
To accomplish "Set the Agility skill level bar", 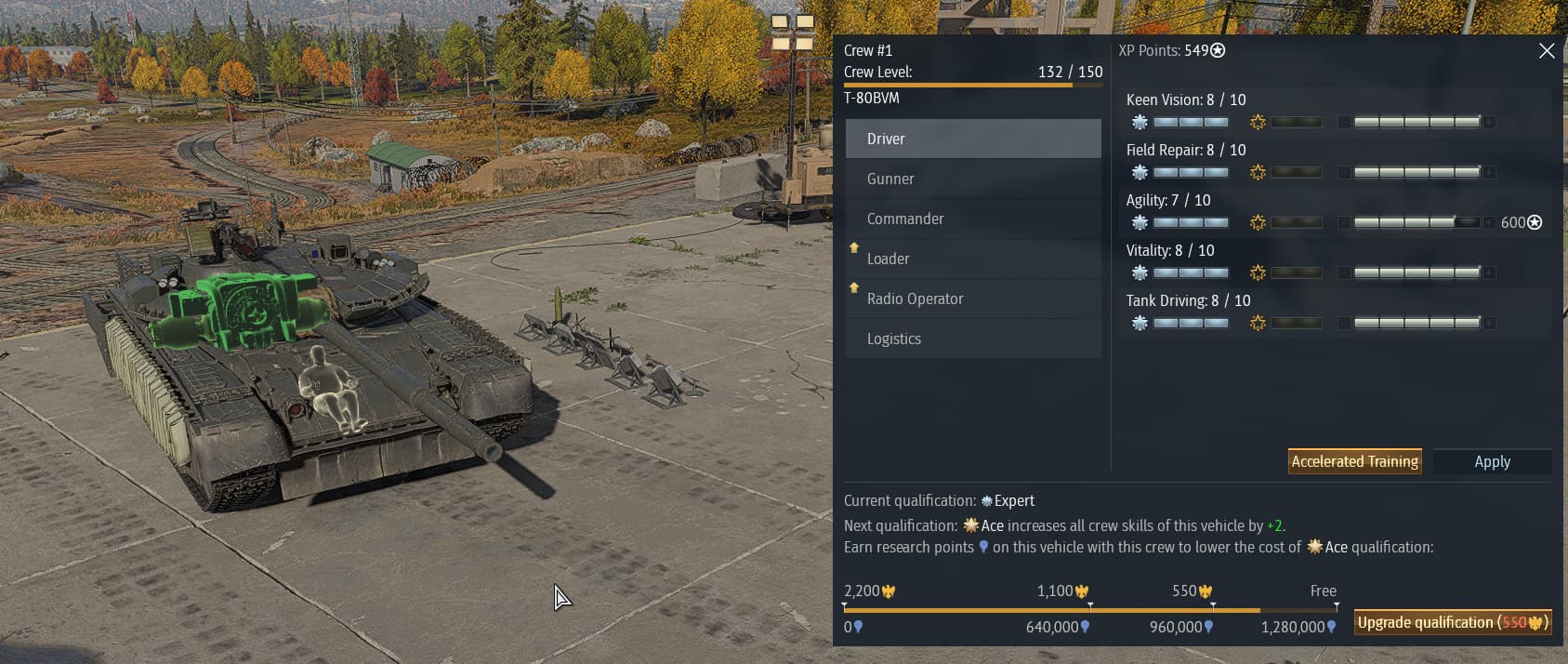I will tap(1416, 222).
